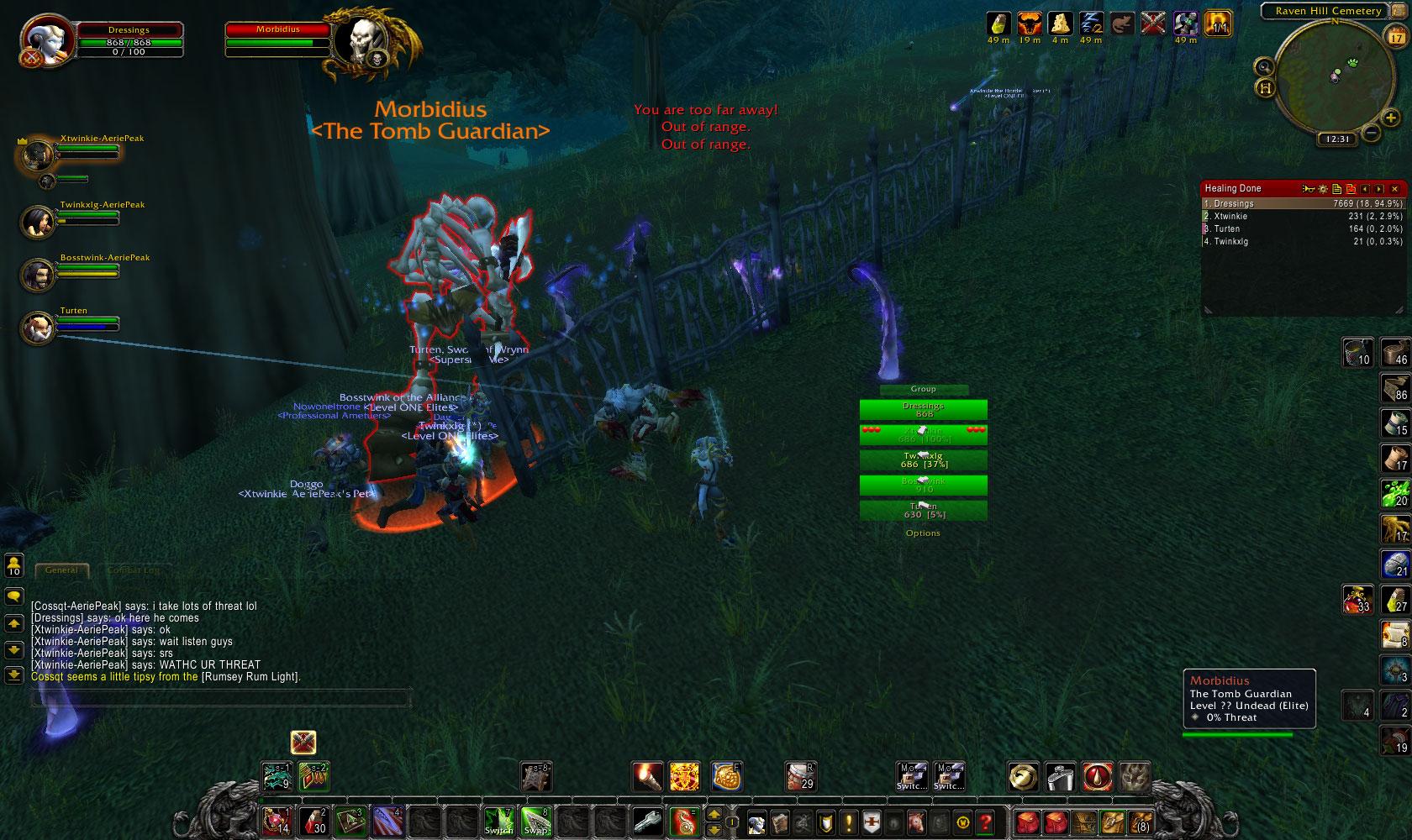Select Xtwinkie-AeriePeak's party portrait
Viewport: 1412px width, 840px height.
tap(37, 155)
